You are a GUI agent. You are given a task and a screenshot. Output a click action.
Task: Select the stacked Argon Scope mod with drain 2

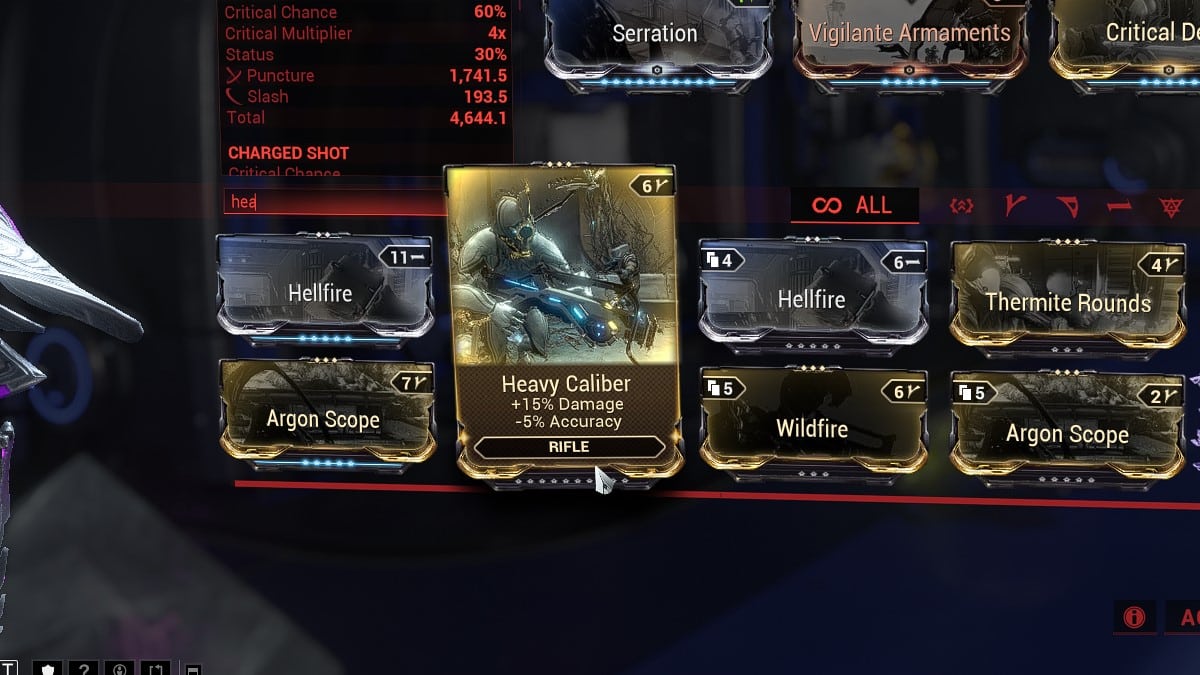tap(1067, 433)
